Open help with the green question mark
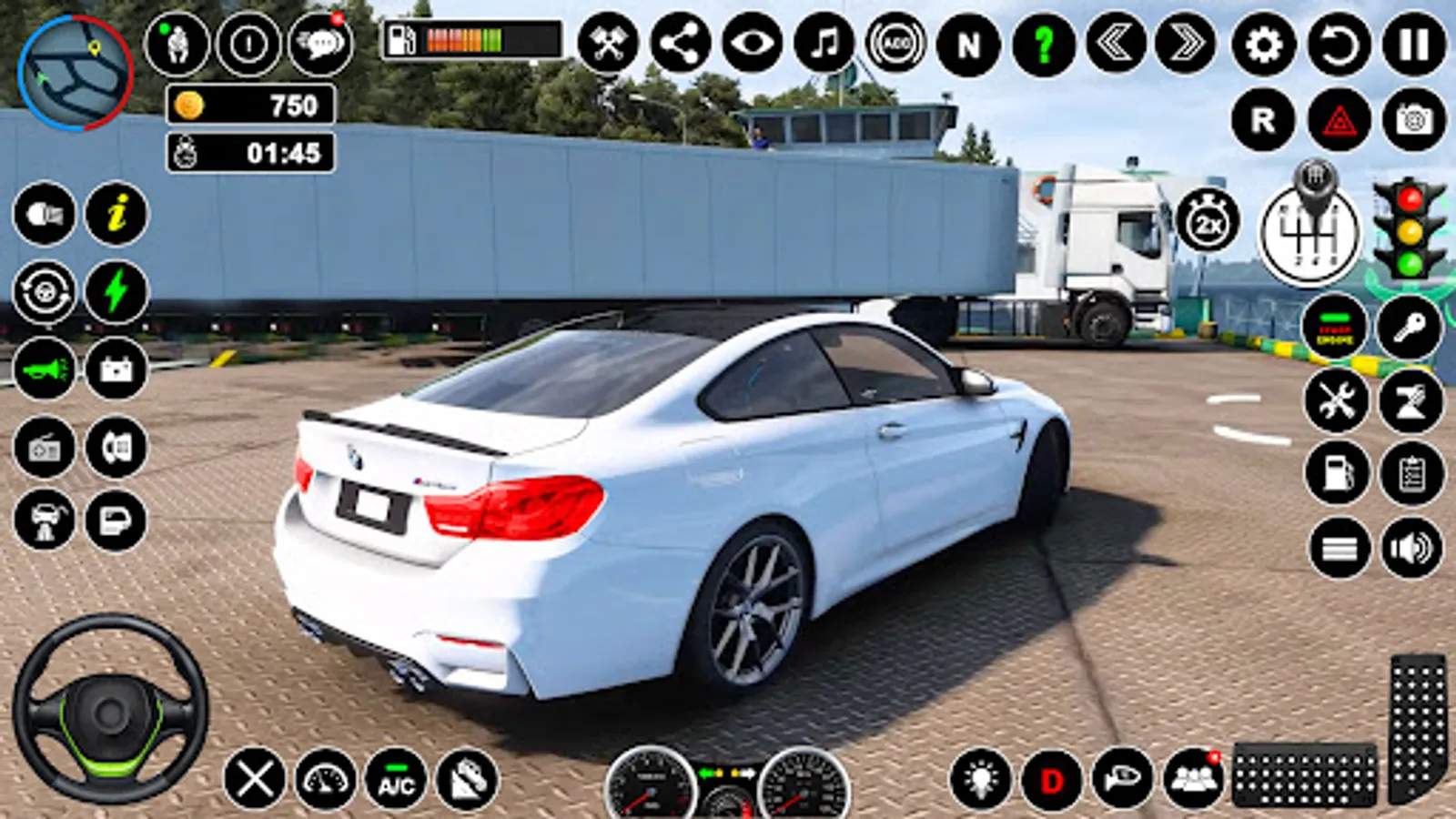This screenshot has height=819, width=1456. 1043,44
